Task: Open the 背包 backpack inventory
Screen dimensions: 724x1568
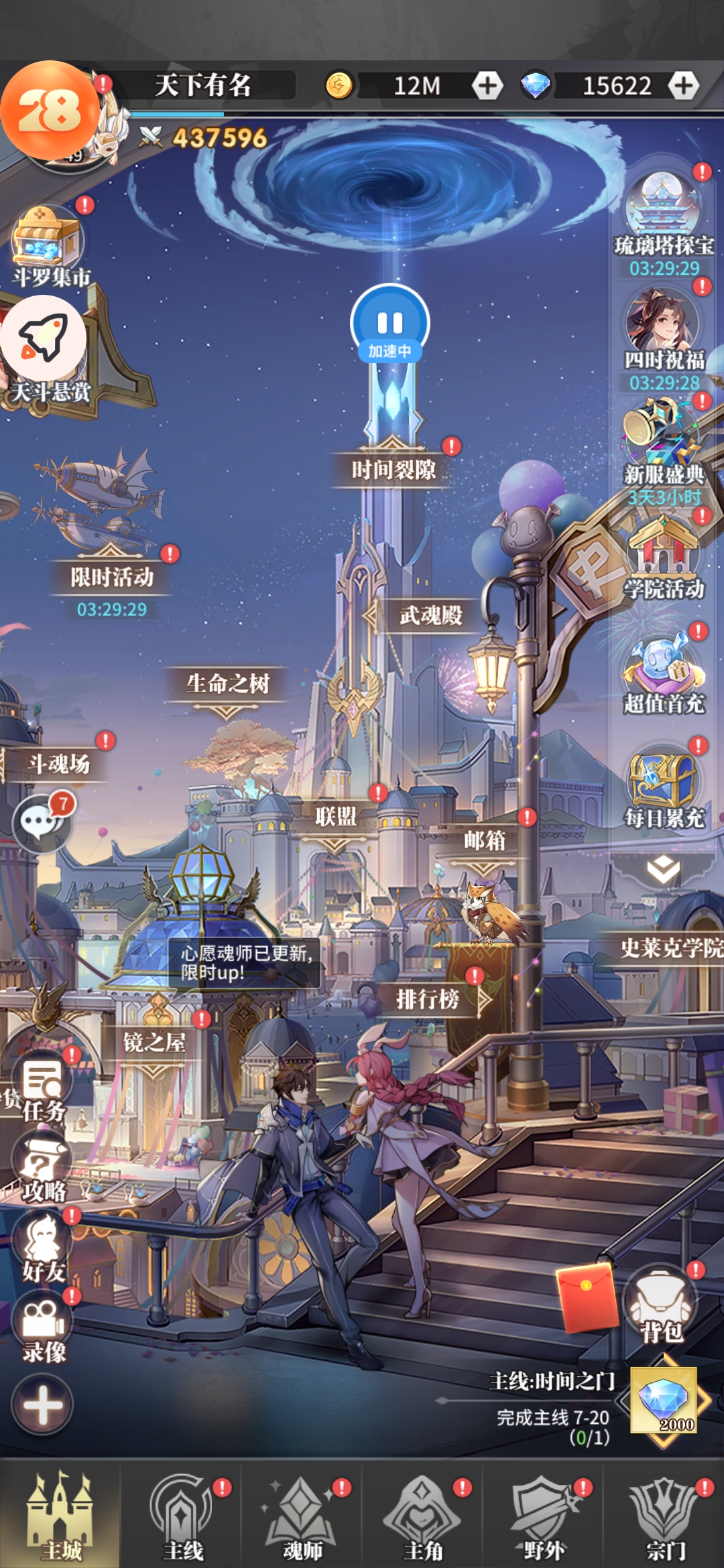Action: coord(661,1307)
